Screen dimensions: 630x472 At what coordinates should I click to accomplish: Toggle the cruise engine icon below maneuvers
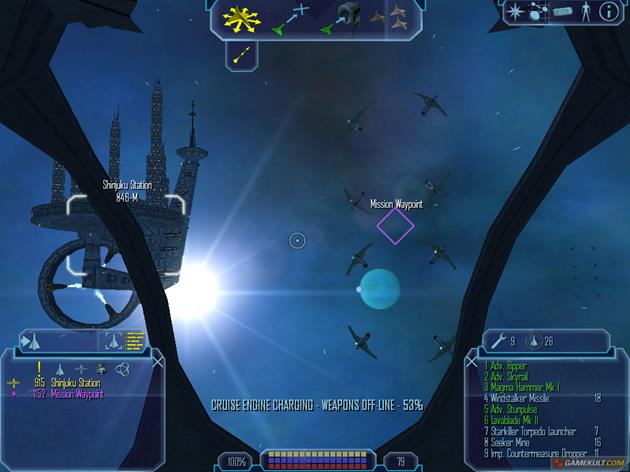[241, 54]
